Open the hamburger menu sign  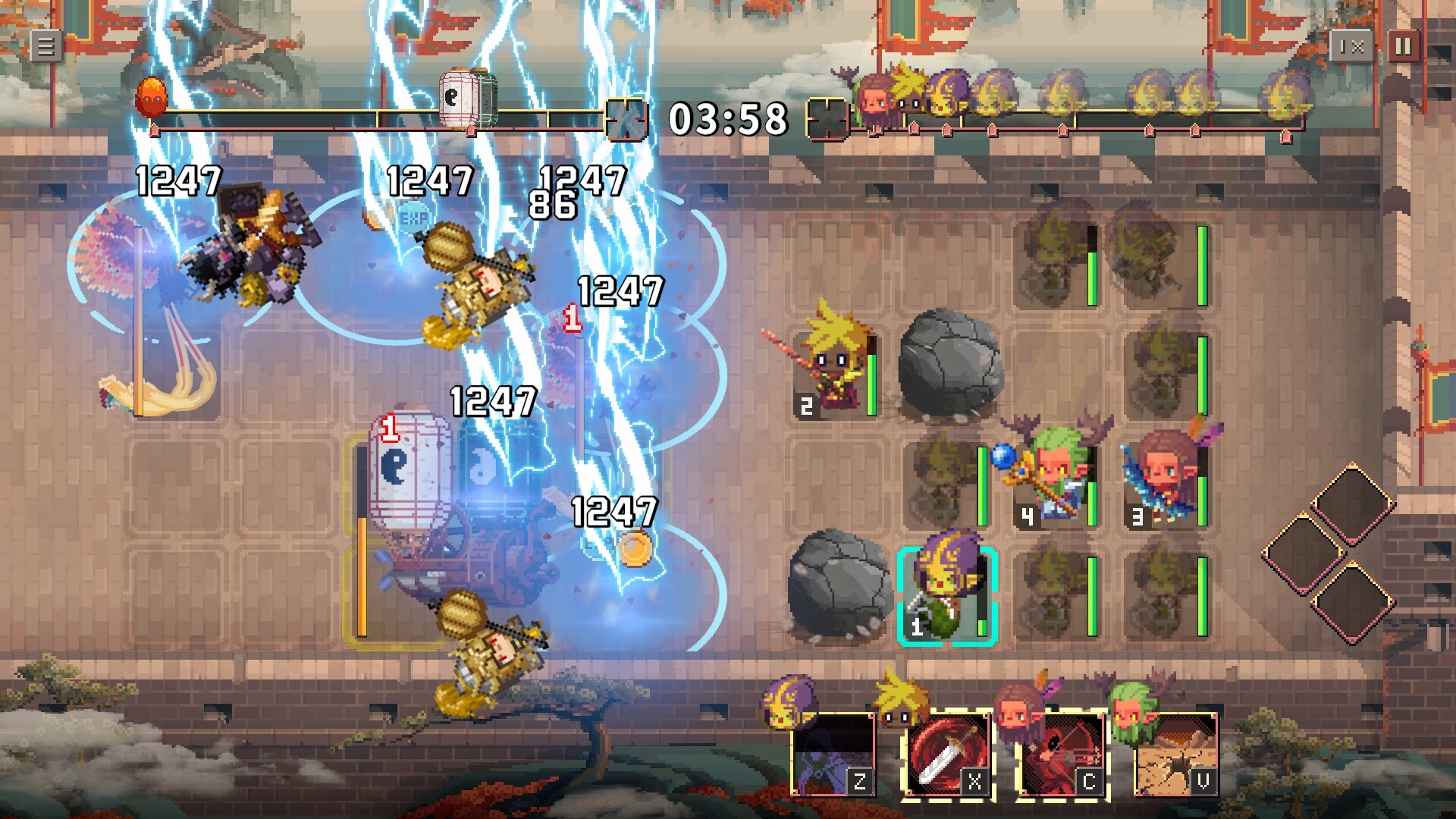coord(45,43)
